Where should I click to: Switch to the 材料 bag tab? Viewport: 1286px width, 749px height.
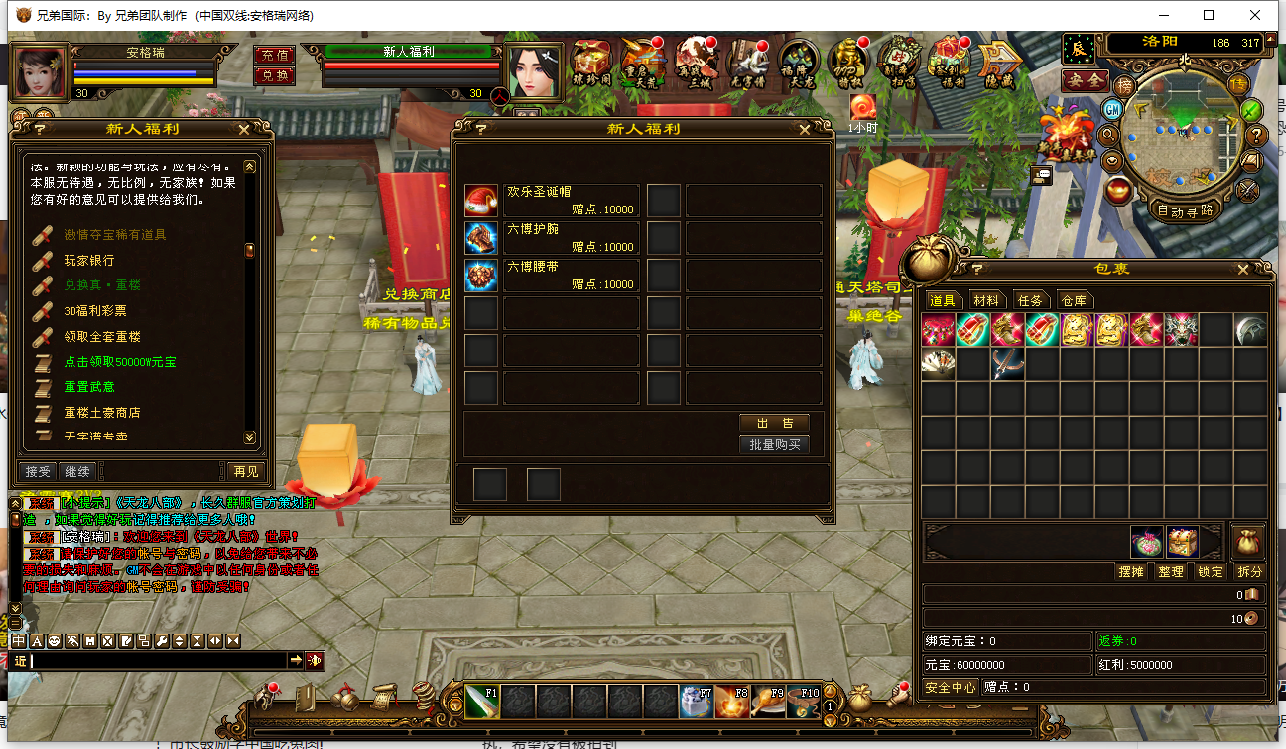[985, 300]
